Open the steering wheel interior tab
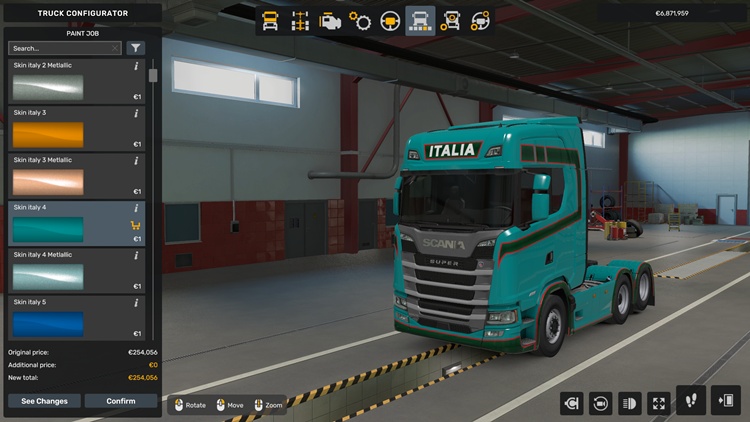The height and width of the screenshot is (422, 750). [x=390, y=21]
